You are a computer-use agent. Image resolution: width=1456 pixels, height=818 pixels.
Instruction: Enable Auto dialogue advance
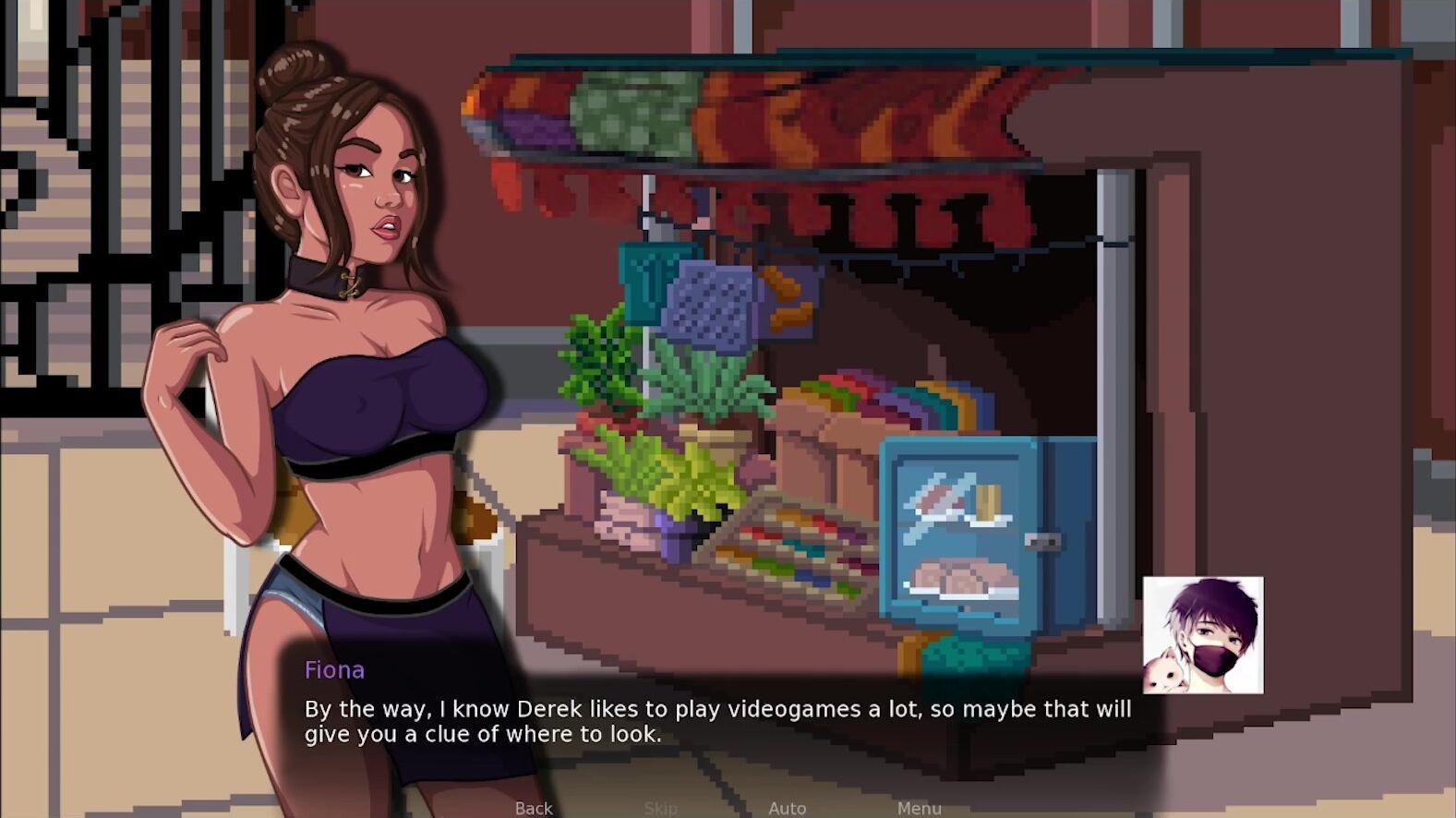tap(787, 808)
